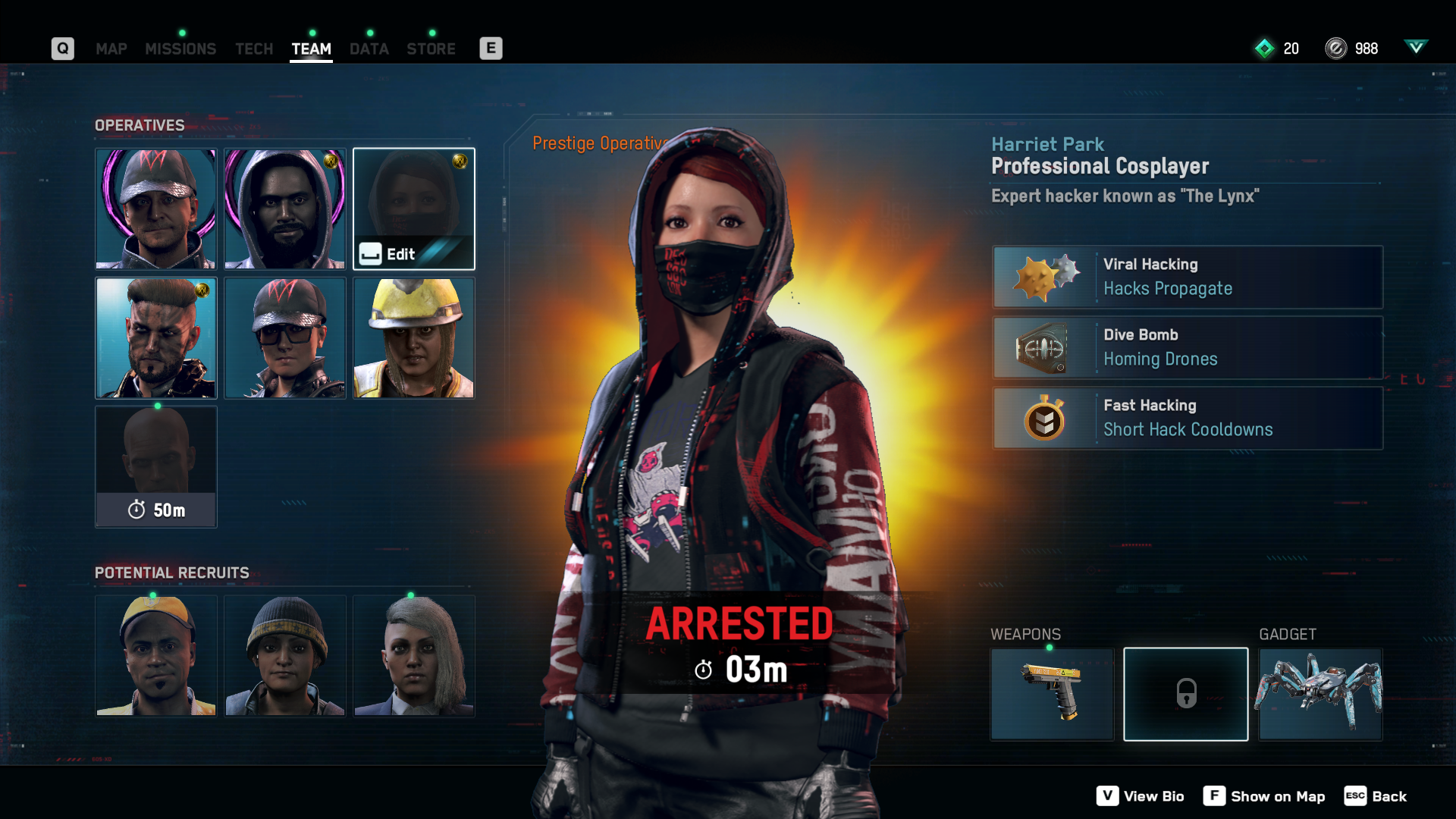1456x819 pixels.
Task: Pick the operative wearing glasses and cap
Action: [284, 337]
